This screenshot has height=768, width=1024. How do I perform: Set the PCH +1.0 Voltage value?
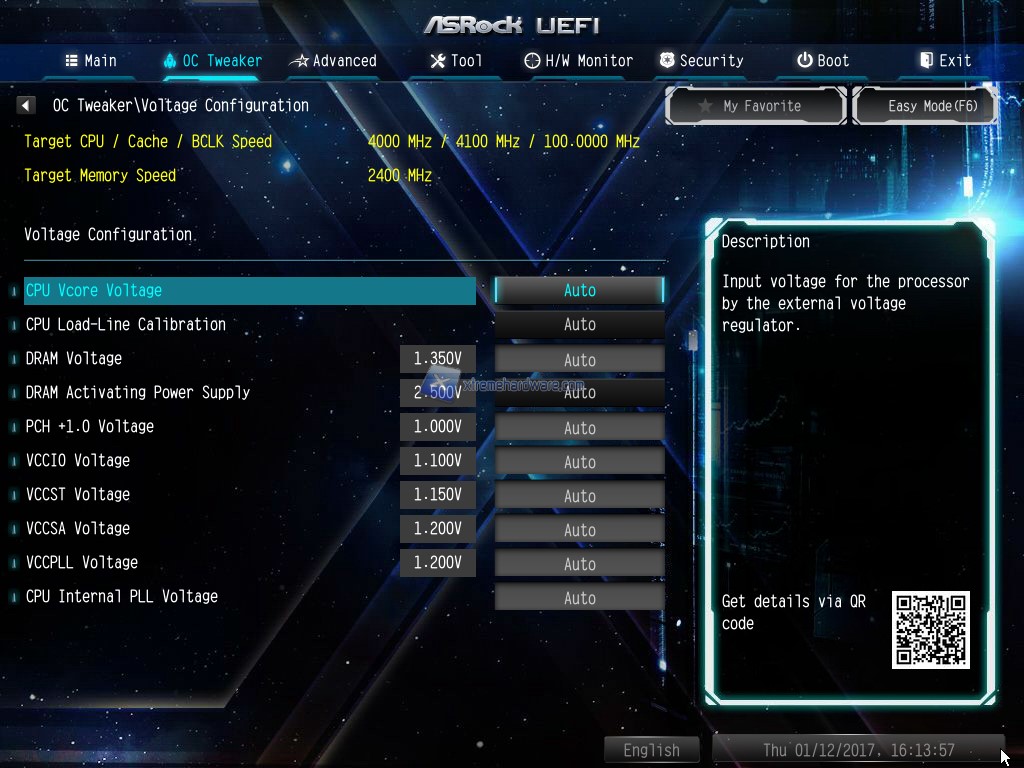click(x=579, y=427)
